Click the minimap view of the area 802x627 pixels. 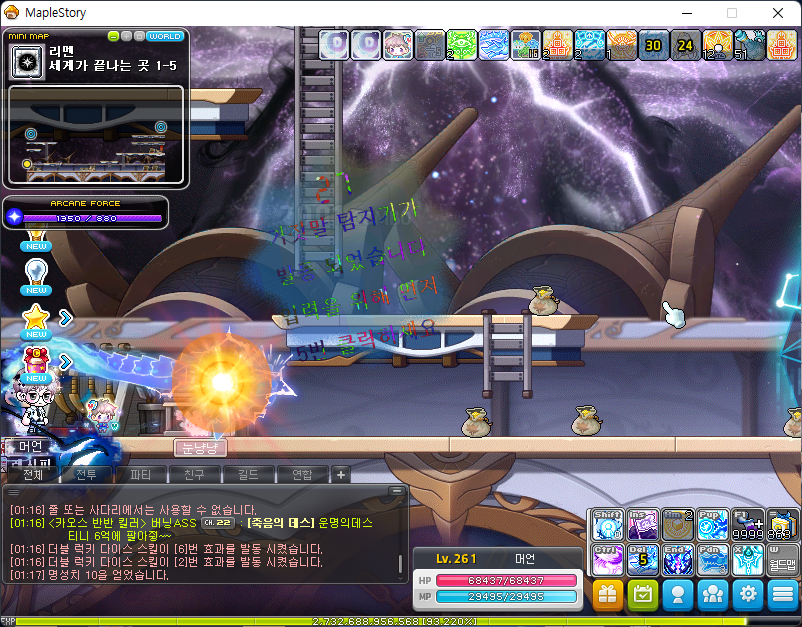point(95,135)
